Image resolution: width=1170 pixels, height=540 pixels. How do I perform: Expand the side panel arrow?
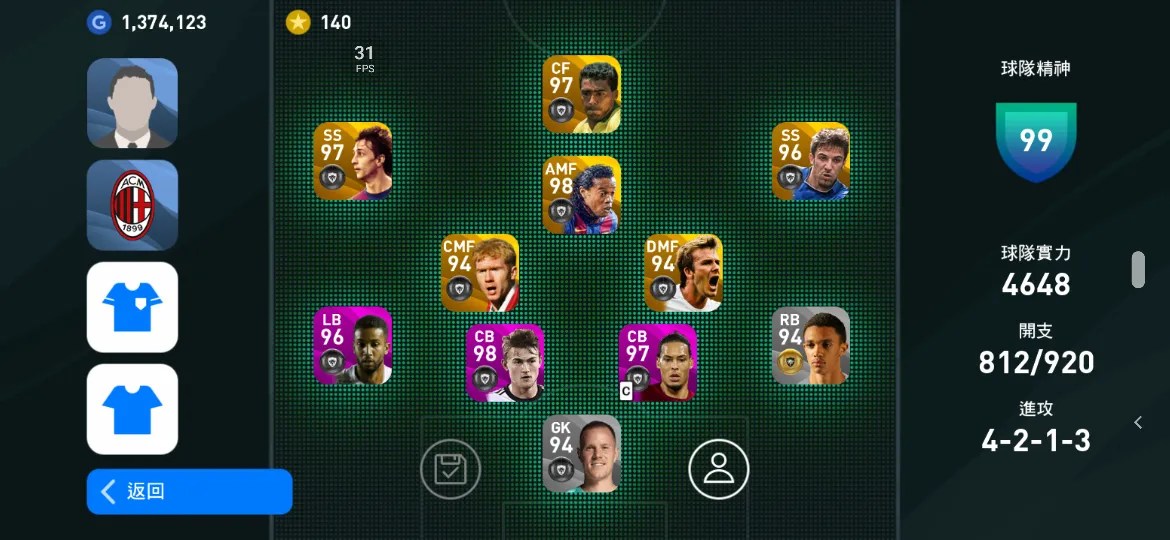[1138, 423]
